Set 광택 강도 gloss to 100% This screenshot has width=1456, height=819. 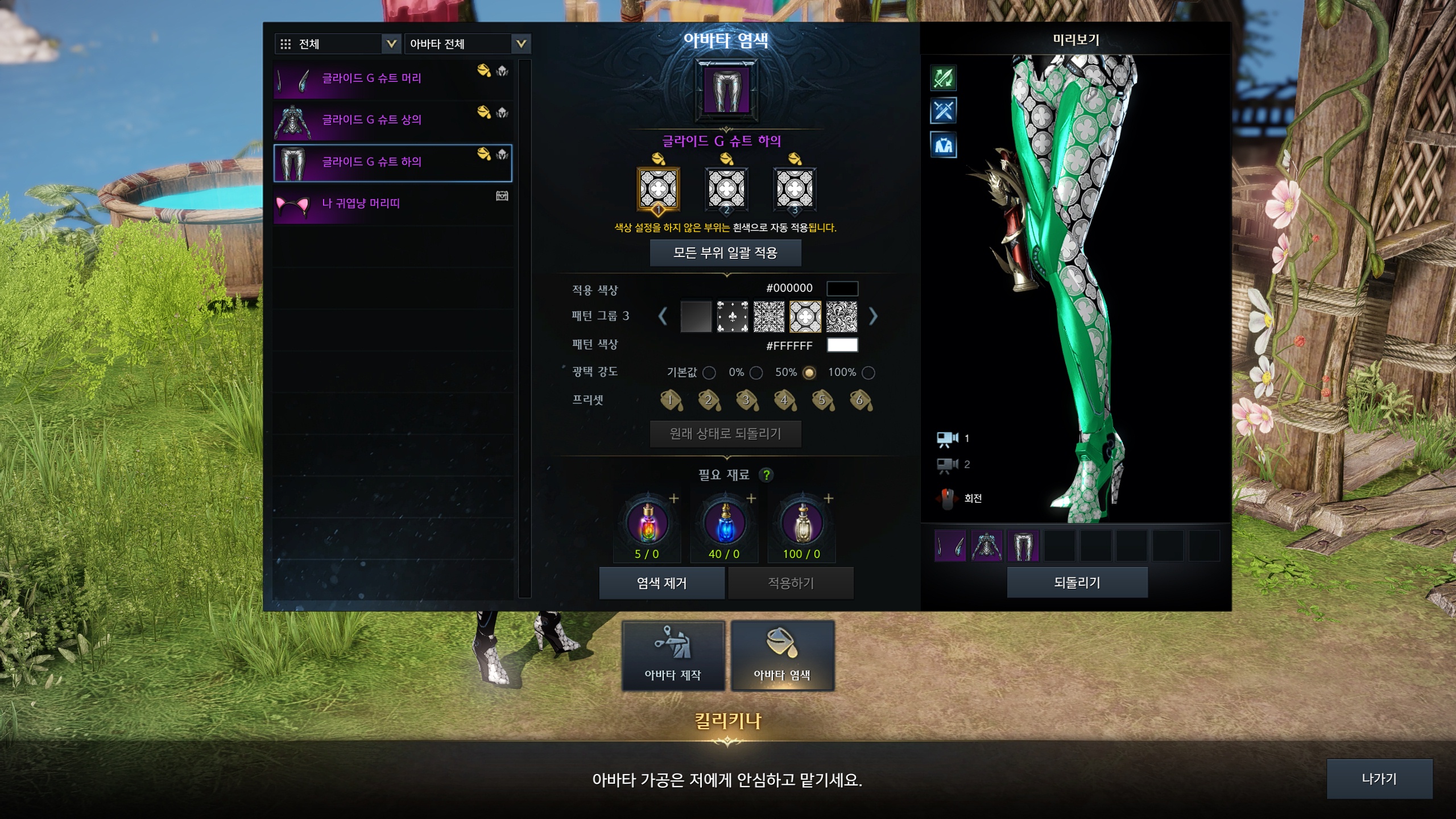tap(868, 373)
